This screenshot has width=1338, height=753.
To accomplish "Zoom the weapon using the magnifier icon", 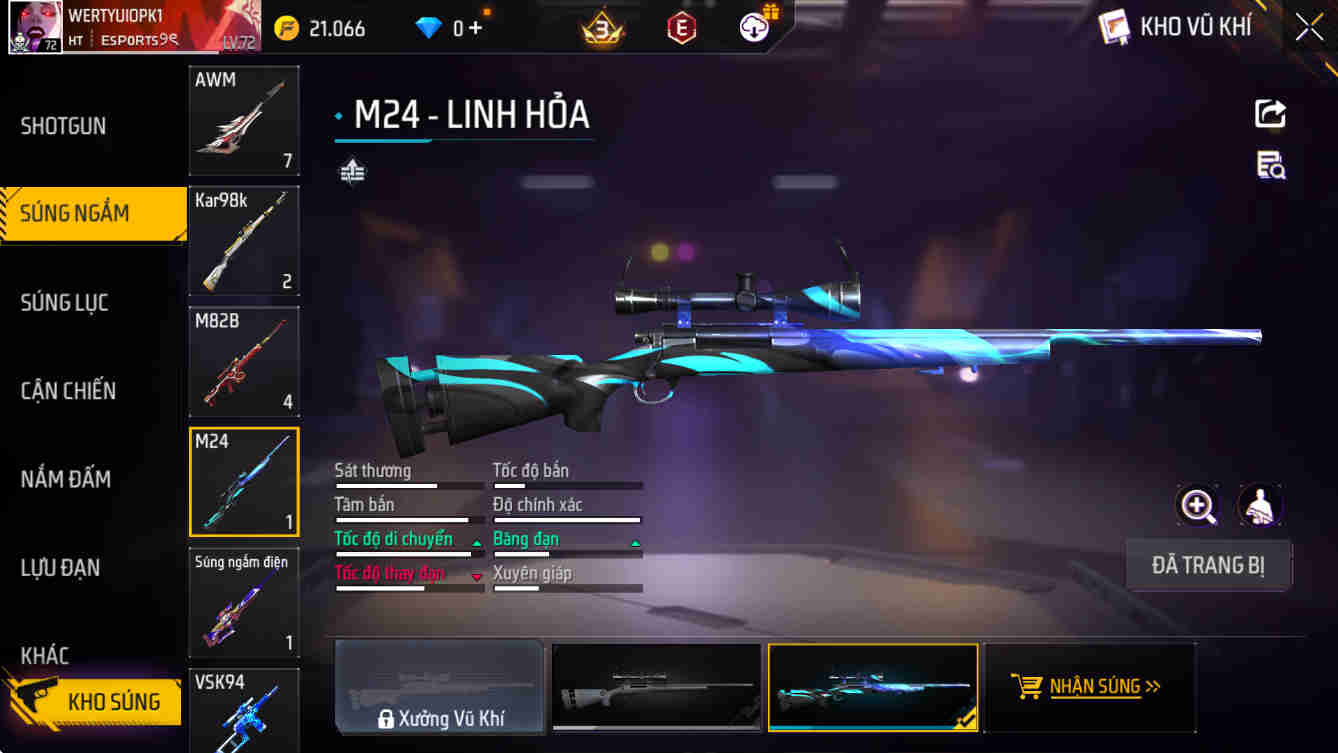I will click(x=1197, y=506).
